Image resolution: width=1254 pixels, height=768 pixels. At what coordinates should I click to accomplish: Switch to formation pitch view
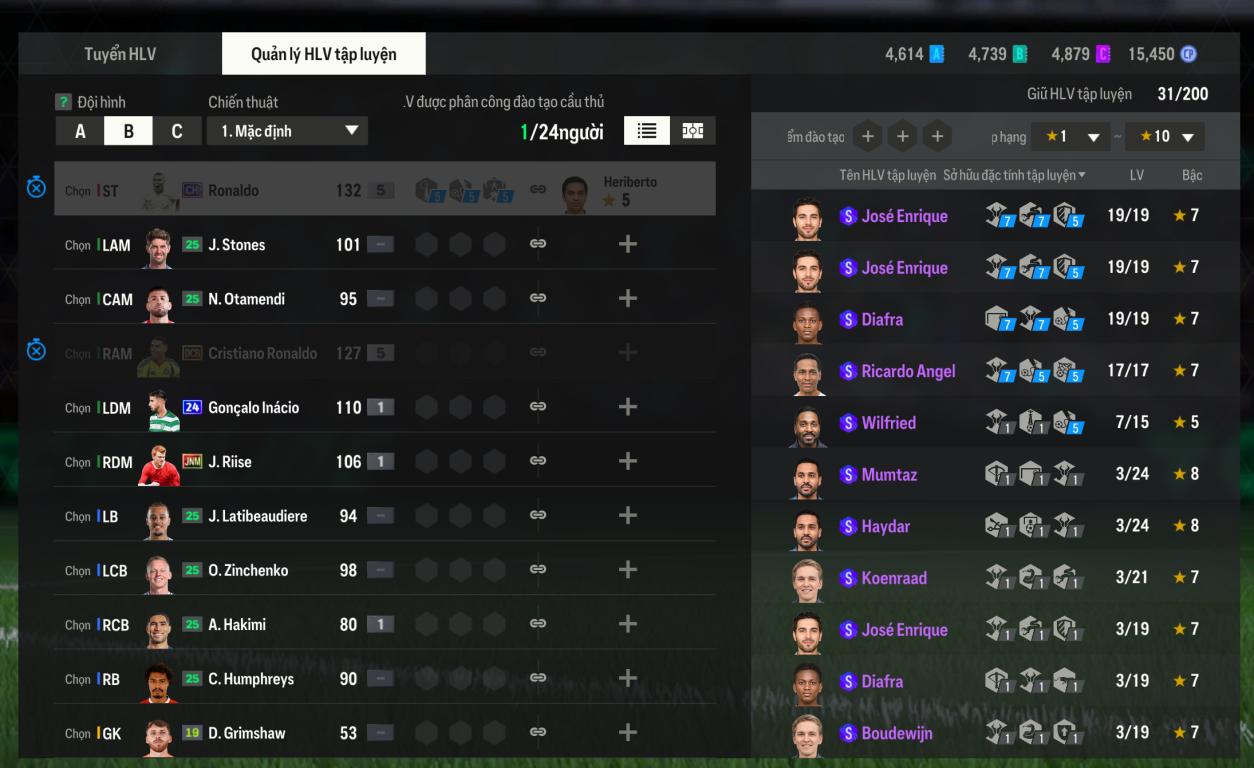point(692,131)
